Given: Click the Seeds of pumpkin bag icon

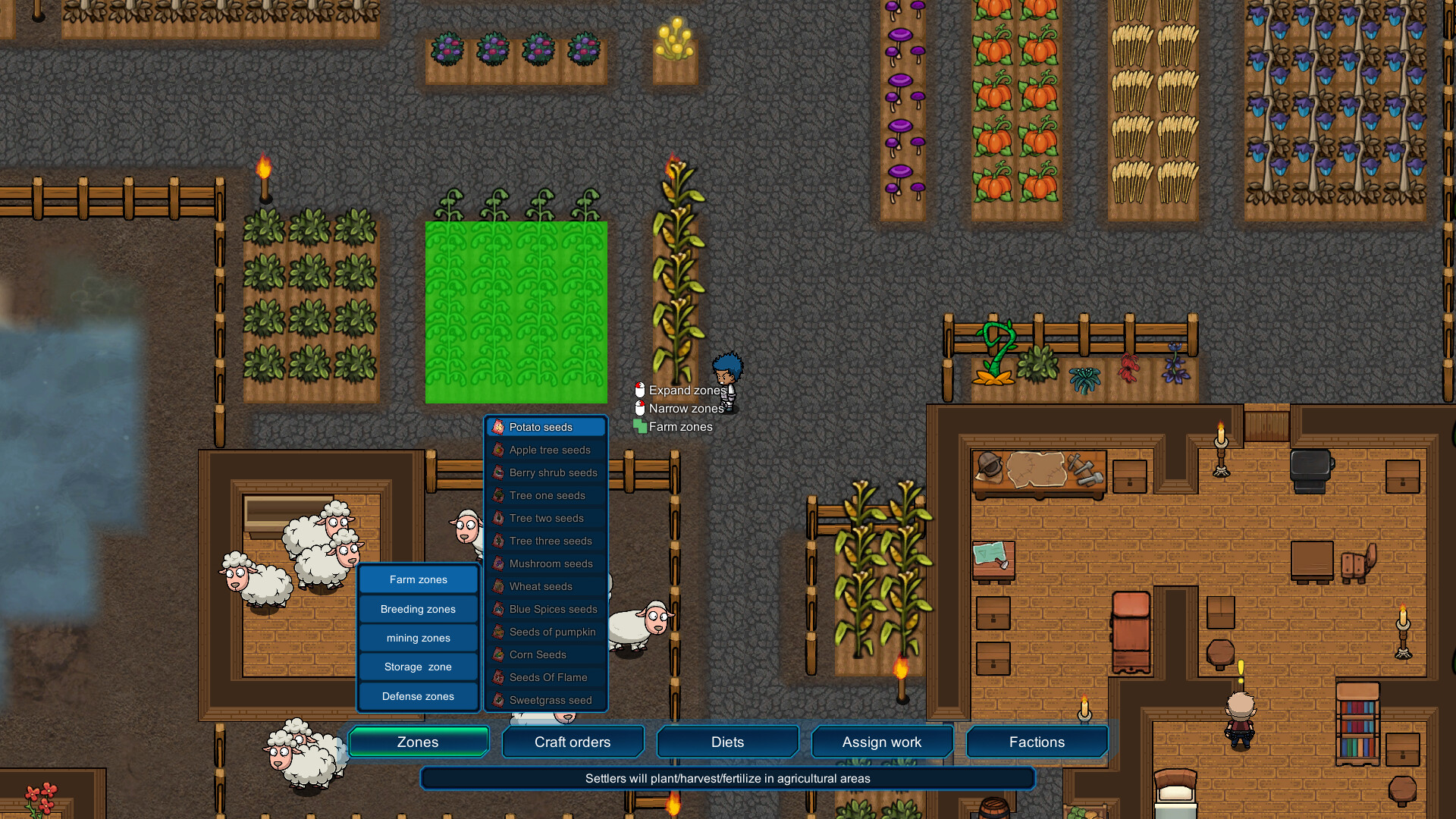Looking at the screenshot, I should pos(498,632).
